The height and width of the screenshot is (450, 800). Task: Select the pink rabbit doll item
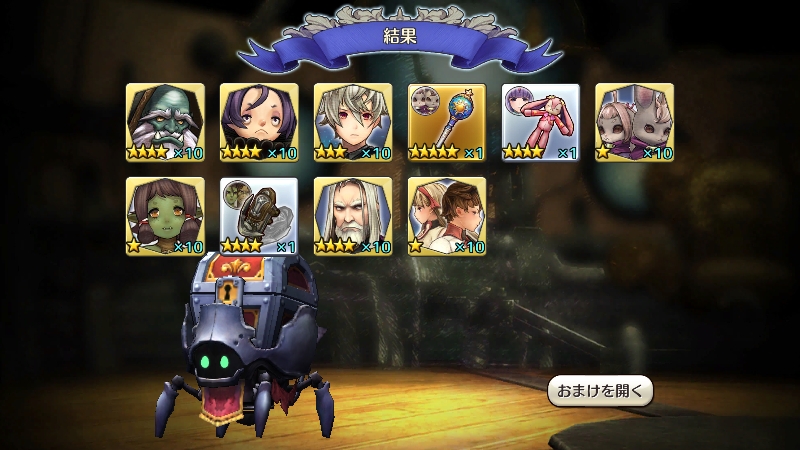(541, 122)
